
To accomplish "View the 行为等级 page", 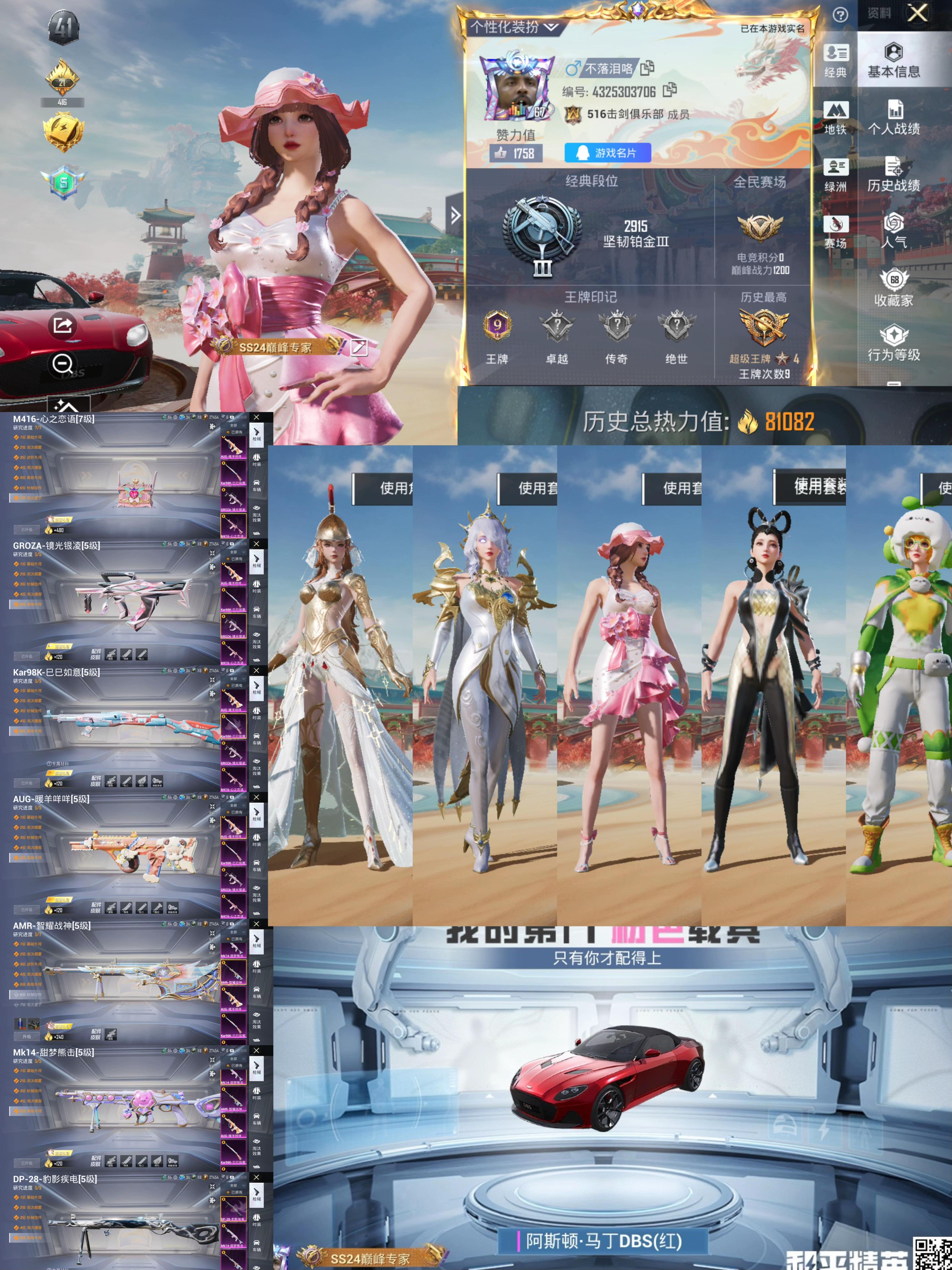I will (x=893, y=344).
